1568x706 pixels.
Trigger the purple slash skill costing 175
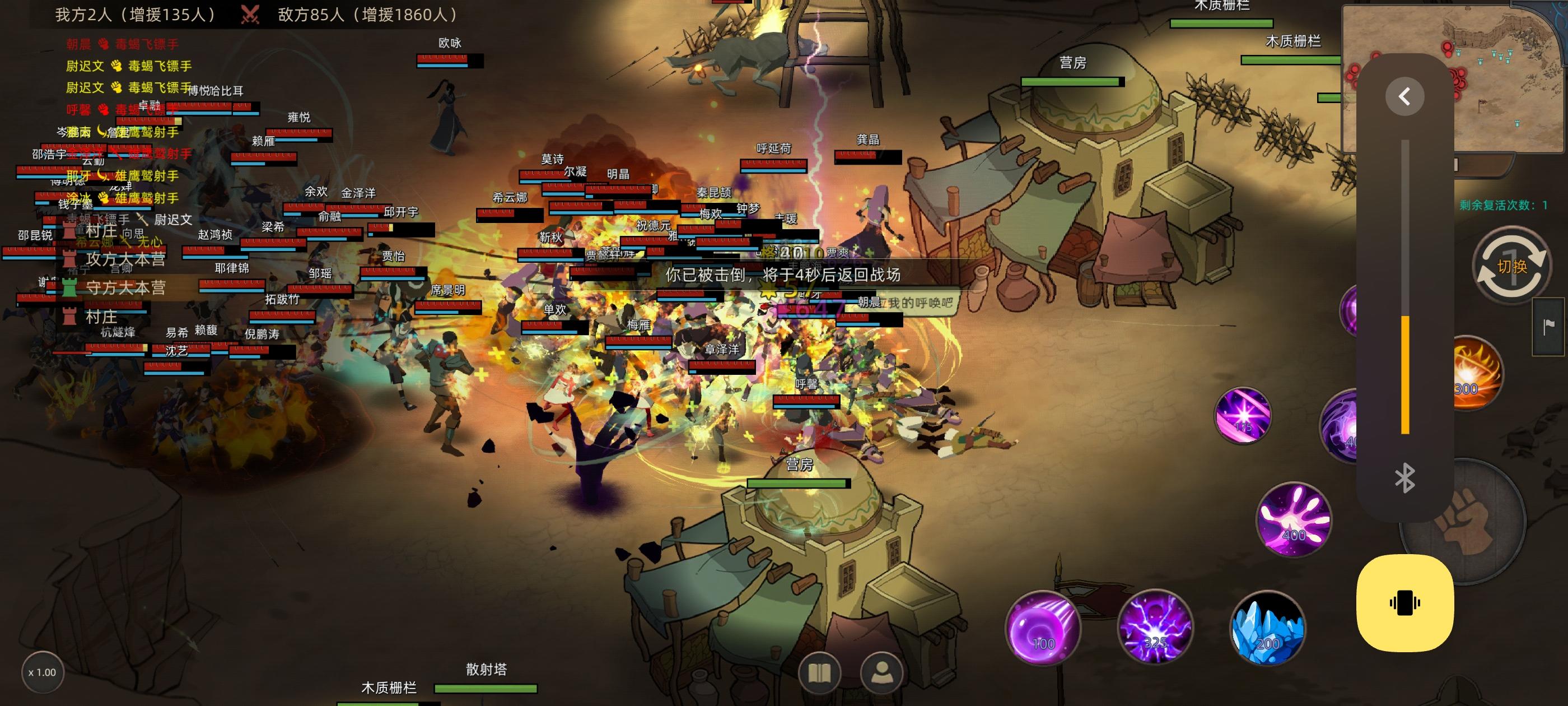coord(1242,415)
